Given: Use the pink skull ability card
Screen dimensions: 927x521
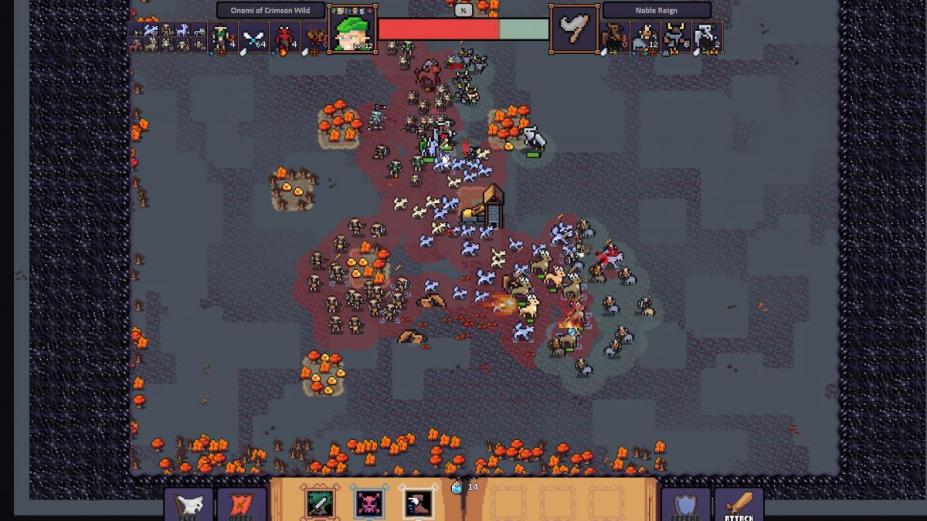Looking at the screenshot, I should click(x=369, y=502).
